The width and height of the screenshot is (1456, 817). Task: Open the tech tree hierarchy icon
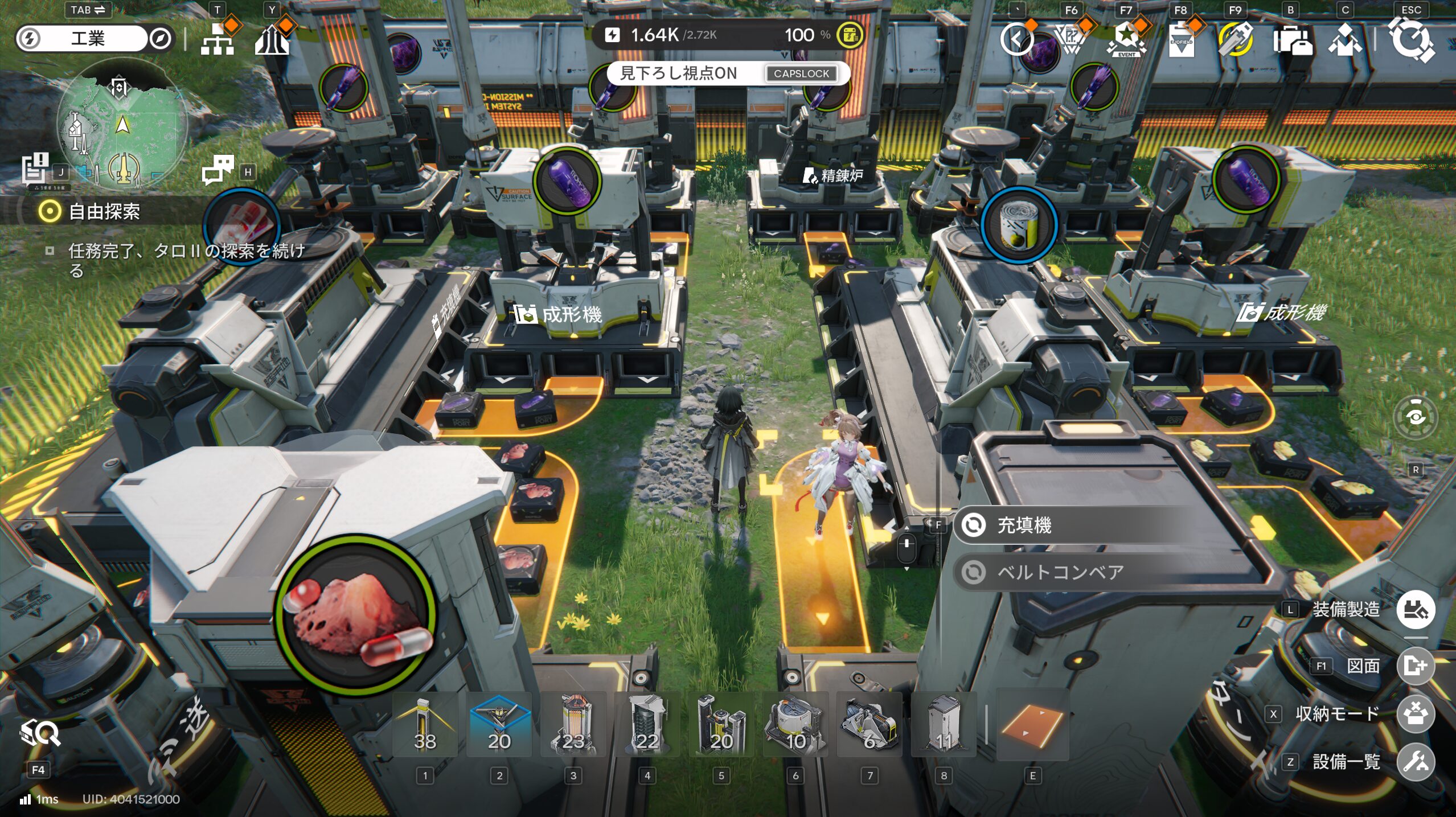tap(218, 40)
